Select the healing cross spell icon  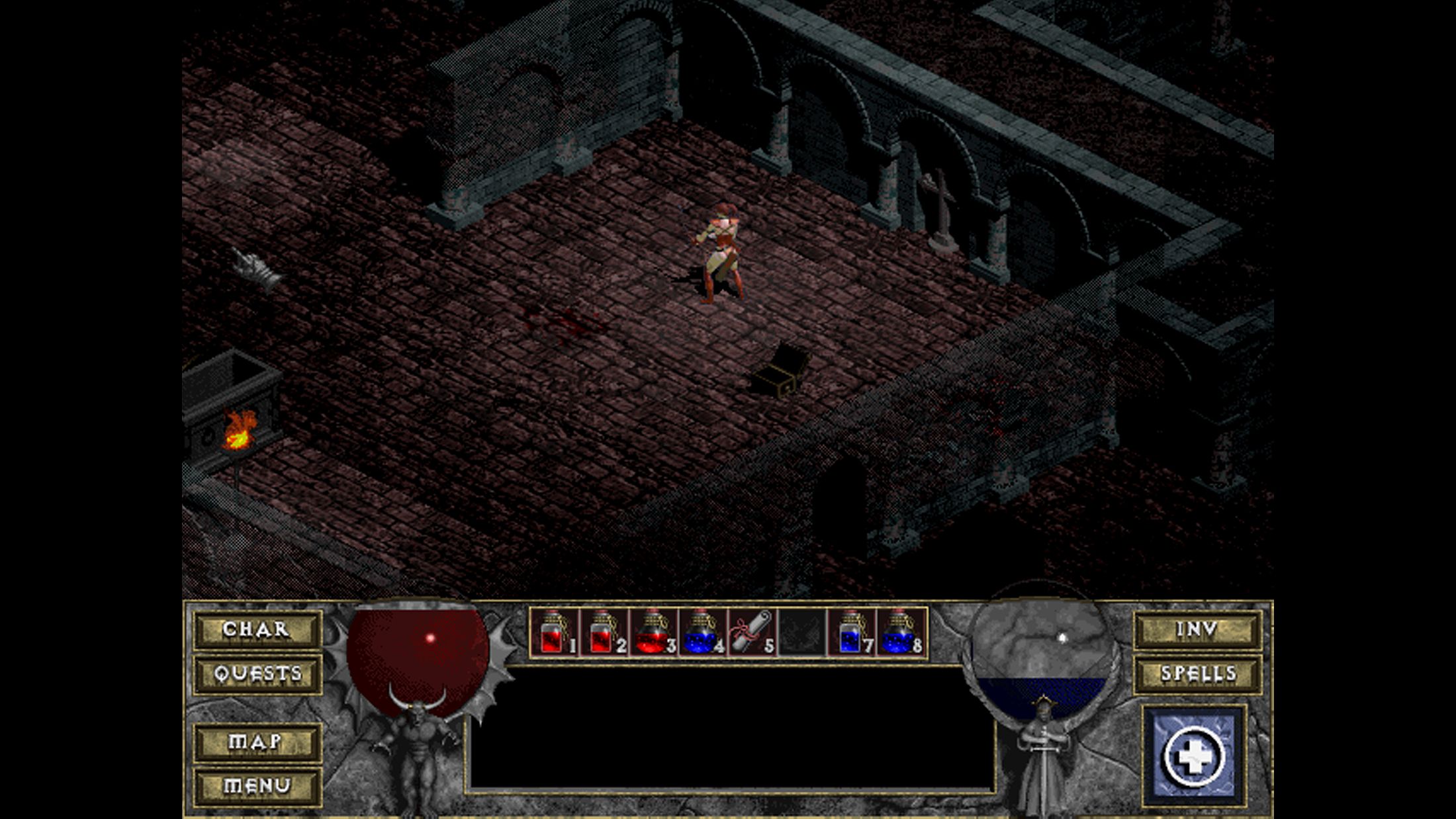pyautogui.click(x=1194, y=756)
